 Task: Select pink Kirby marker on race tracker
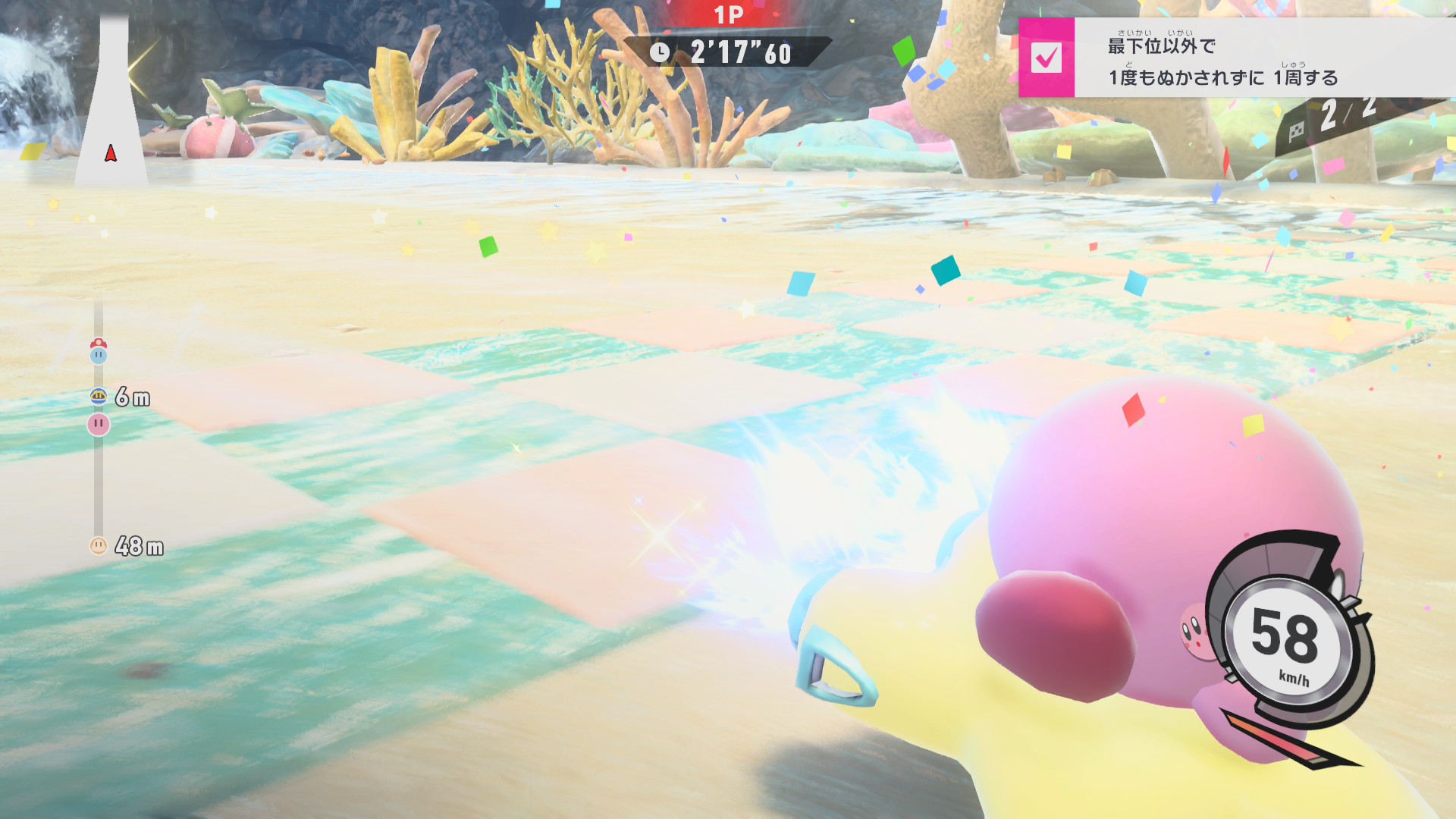click(99, 424)
